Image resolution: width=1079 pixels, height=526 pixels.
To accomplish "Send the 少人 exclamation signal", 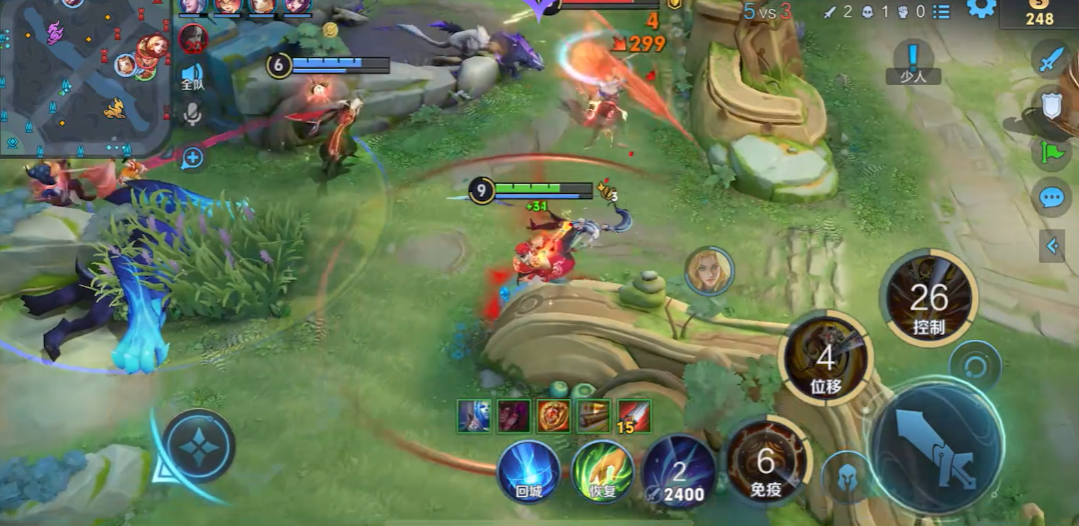I will [x=912, y=62].
